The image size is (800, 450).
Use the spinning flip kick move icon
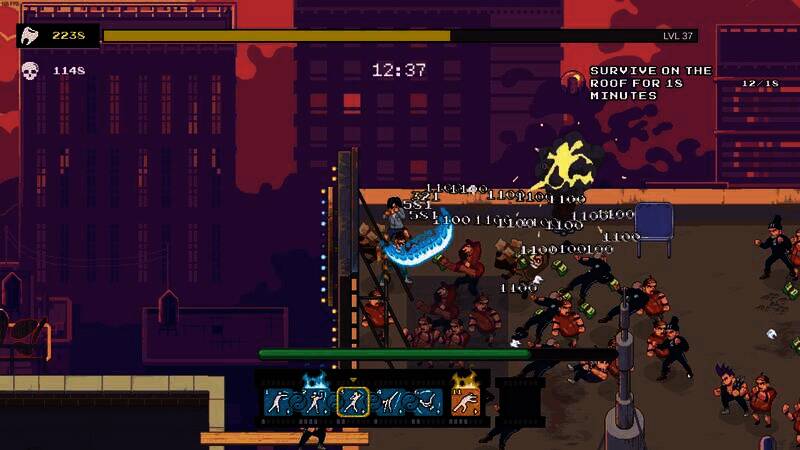[427, 402]
